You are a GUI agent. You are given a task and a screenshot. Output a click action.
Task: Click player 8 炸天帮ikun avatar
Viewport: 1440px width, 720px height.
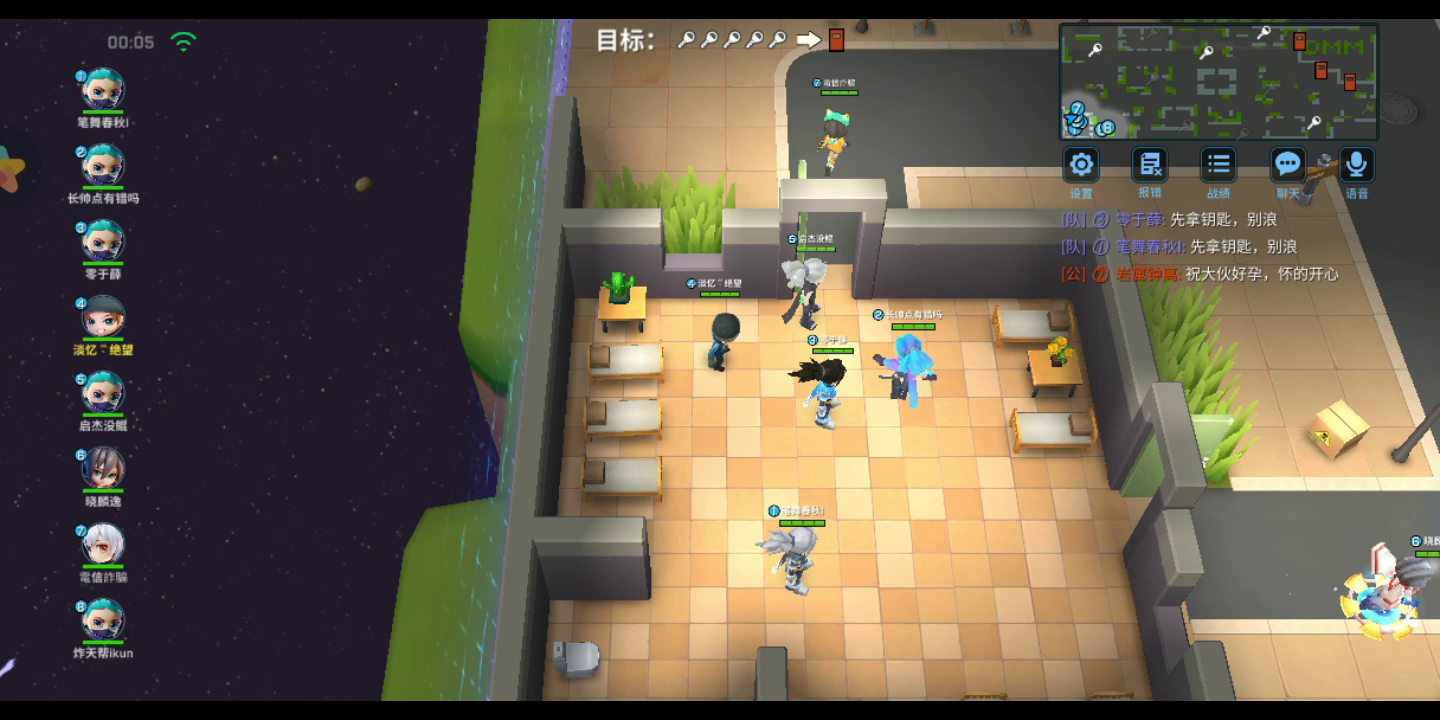[x=102, y=620]
